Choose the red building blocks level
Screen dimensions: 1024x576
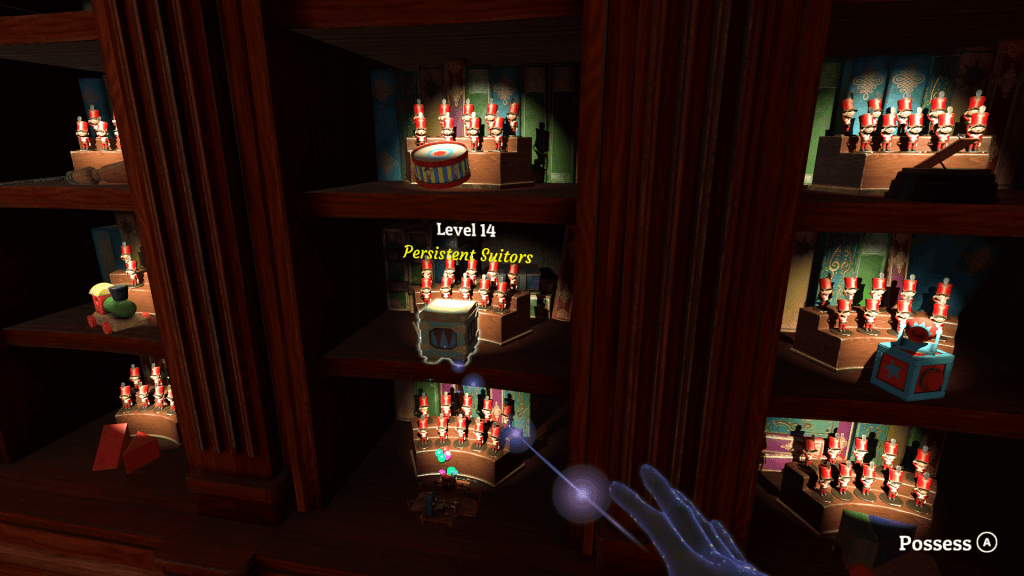(125, 447)
